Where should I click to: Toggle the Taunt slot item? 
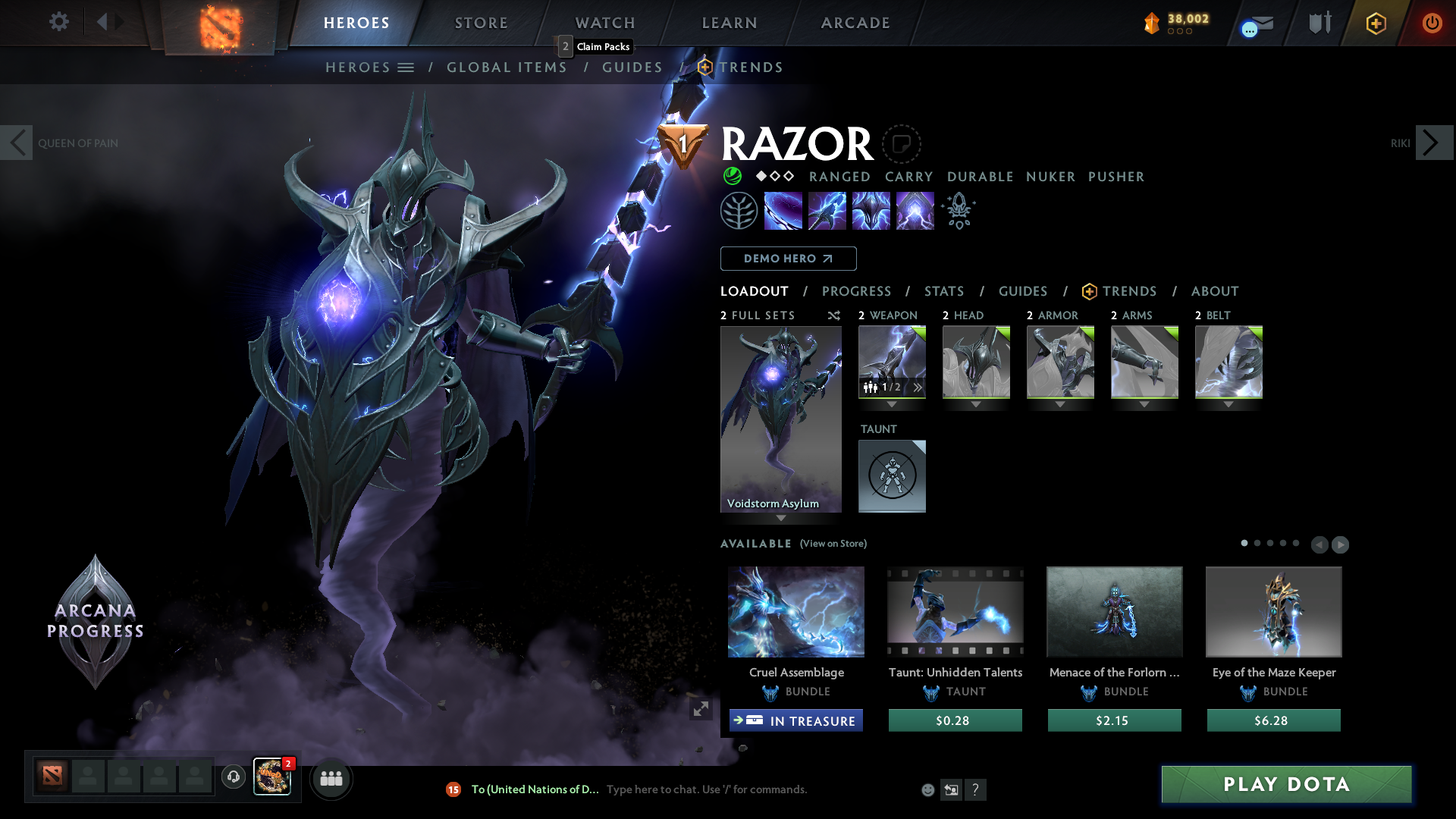coord(892,476)
